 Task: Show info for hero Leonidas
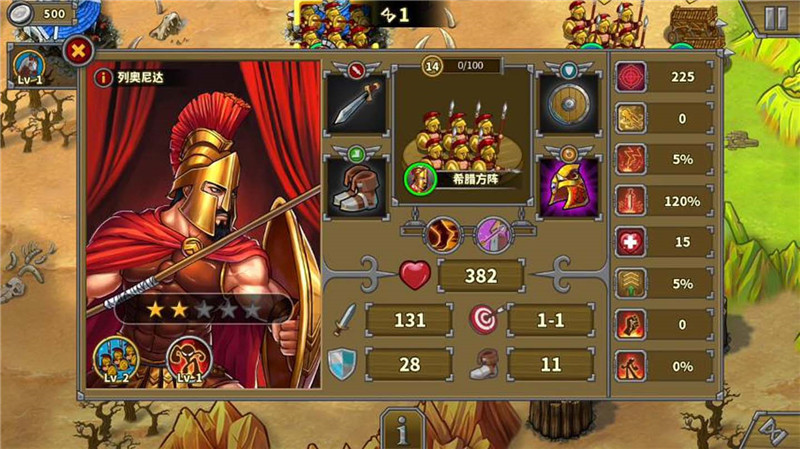click(x=102, y=77)
